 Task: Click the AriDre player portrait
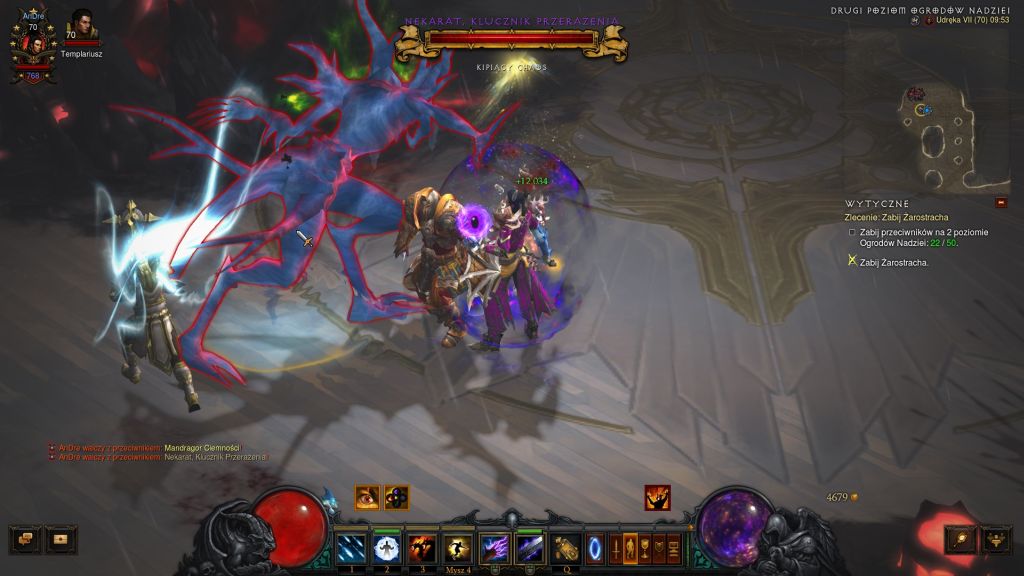click(x=33, y=46)
